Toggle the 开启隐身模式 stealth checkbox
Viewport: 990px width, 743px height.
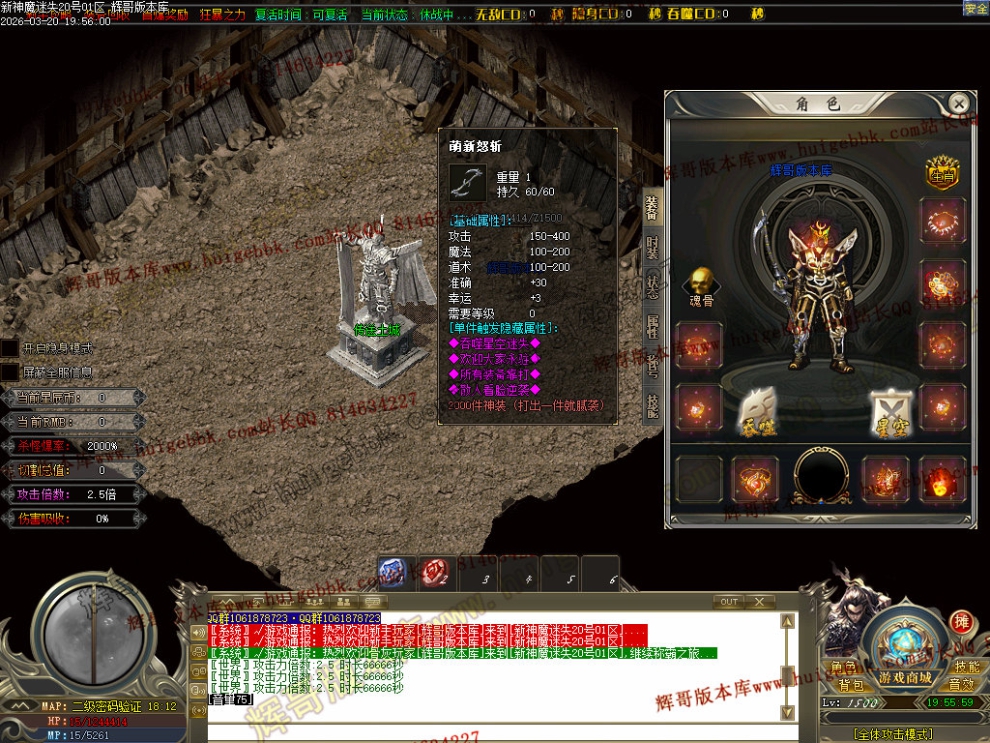[9, 348]
